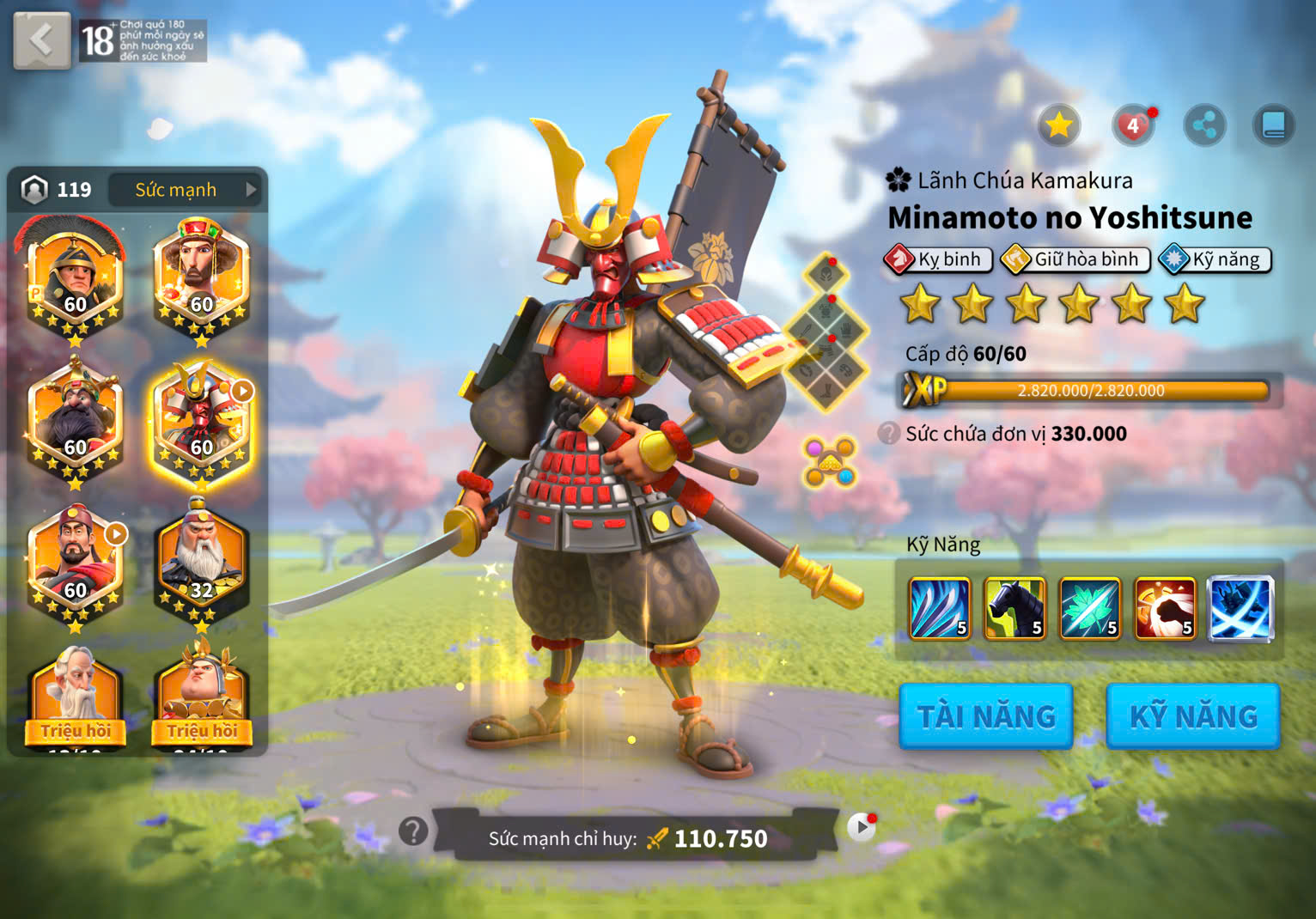View the red charging fist skill icon
This screenshot has width=1316, height=919.
coord(1165,609)
